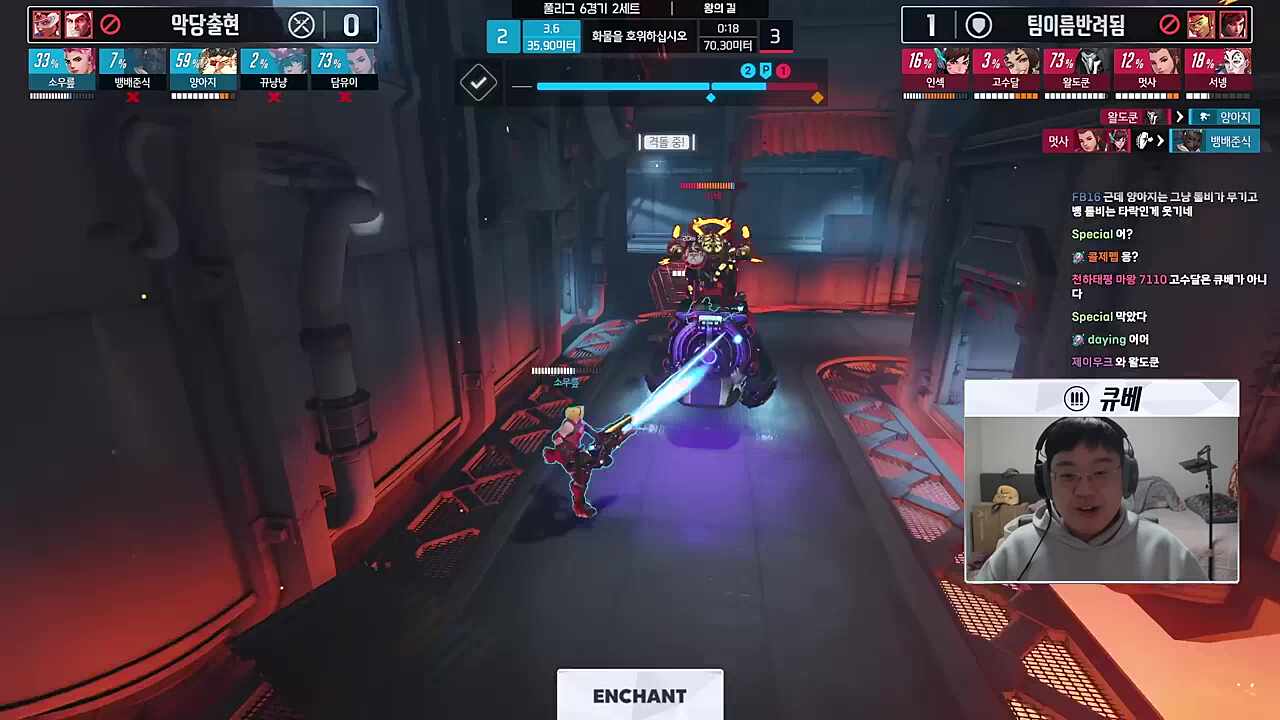Click the shield icon next to 팀이름반려됨
The width and height of the screenshot is (1280, 720).
pos(978,26)
